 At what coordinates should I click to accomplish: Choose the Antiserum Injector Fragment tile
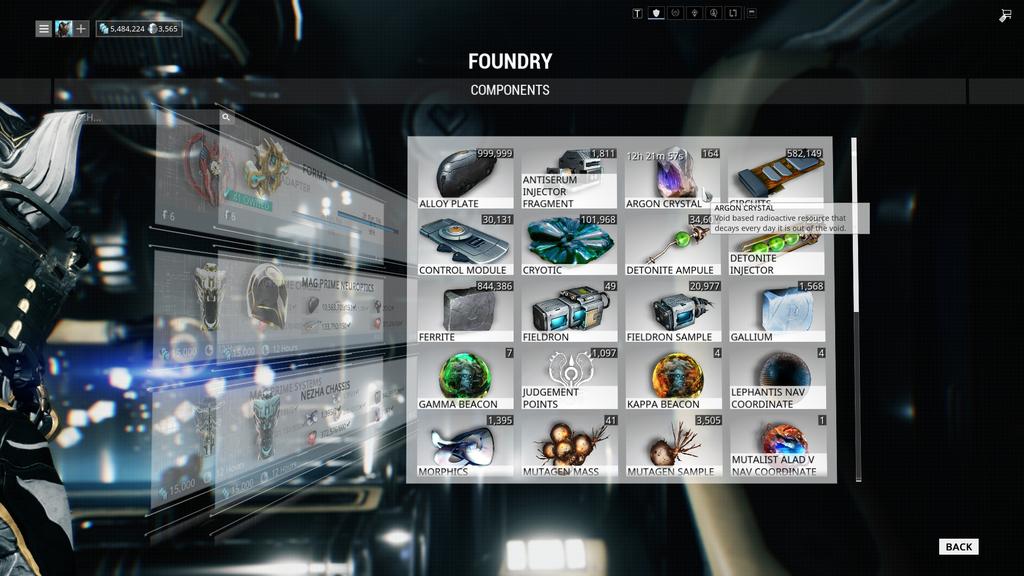pos(569,178)
